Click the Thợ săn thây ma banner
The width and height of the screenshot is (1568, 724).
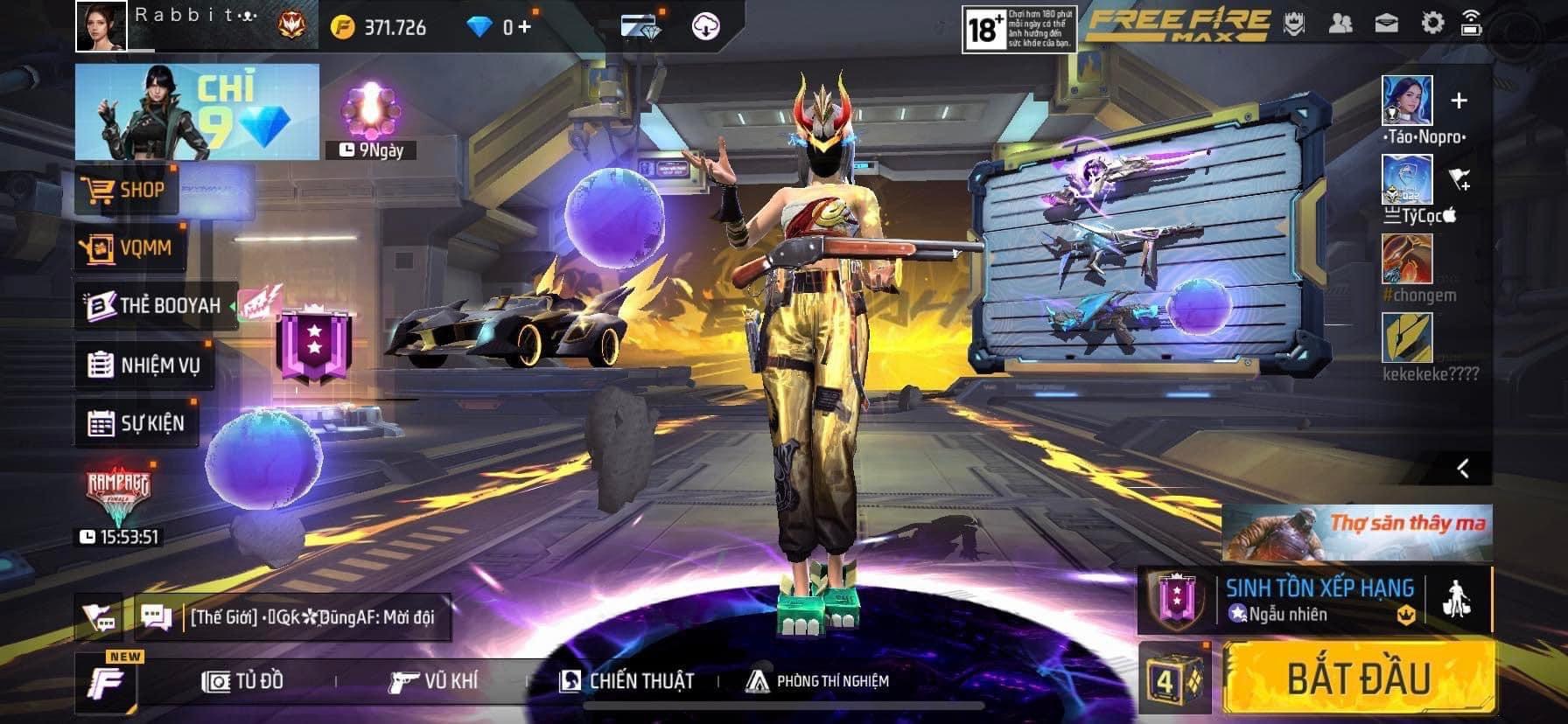coord(1357,533)
